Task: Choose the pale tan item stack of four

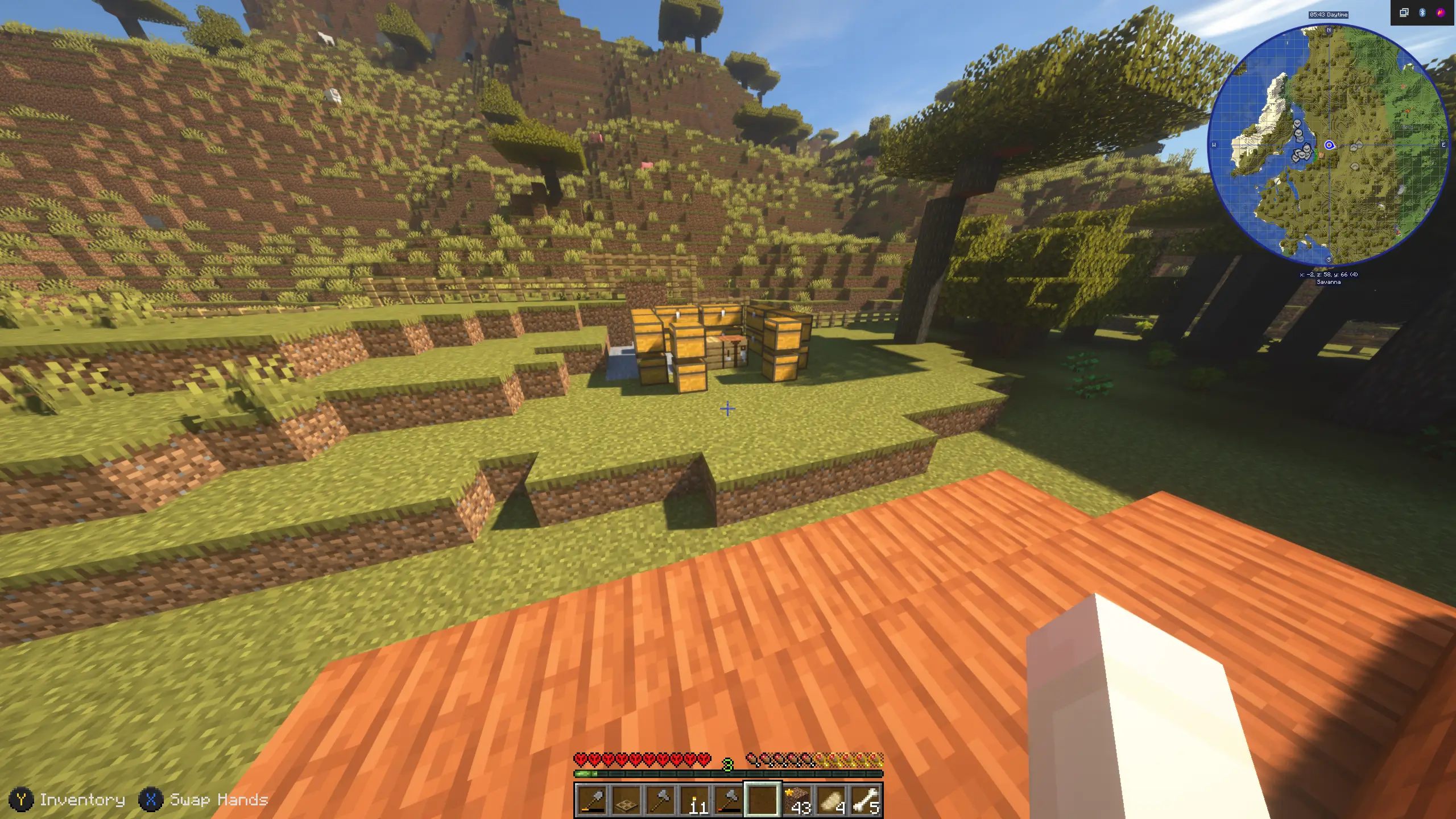Action: [831, 800]
